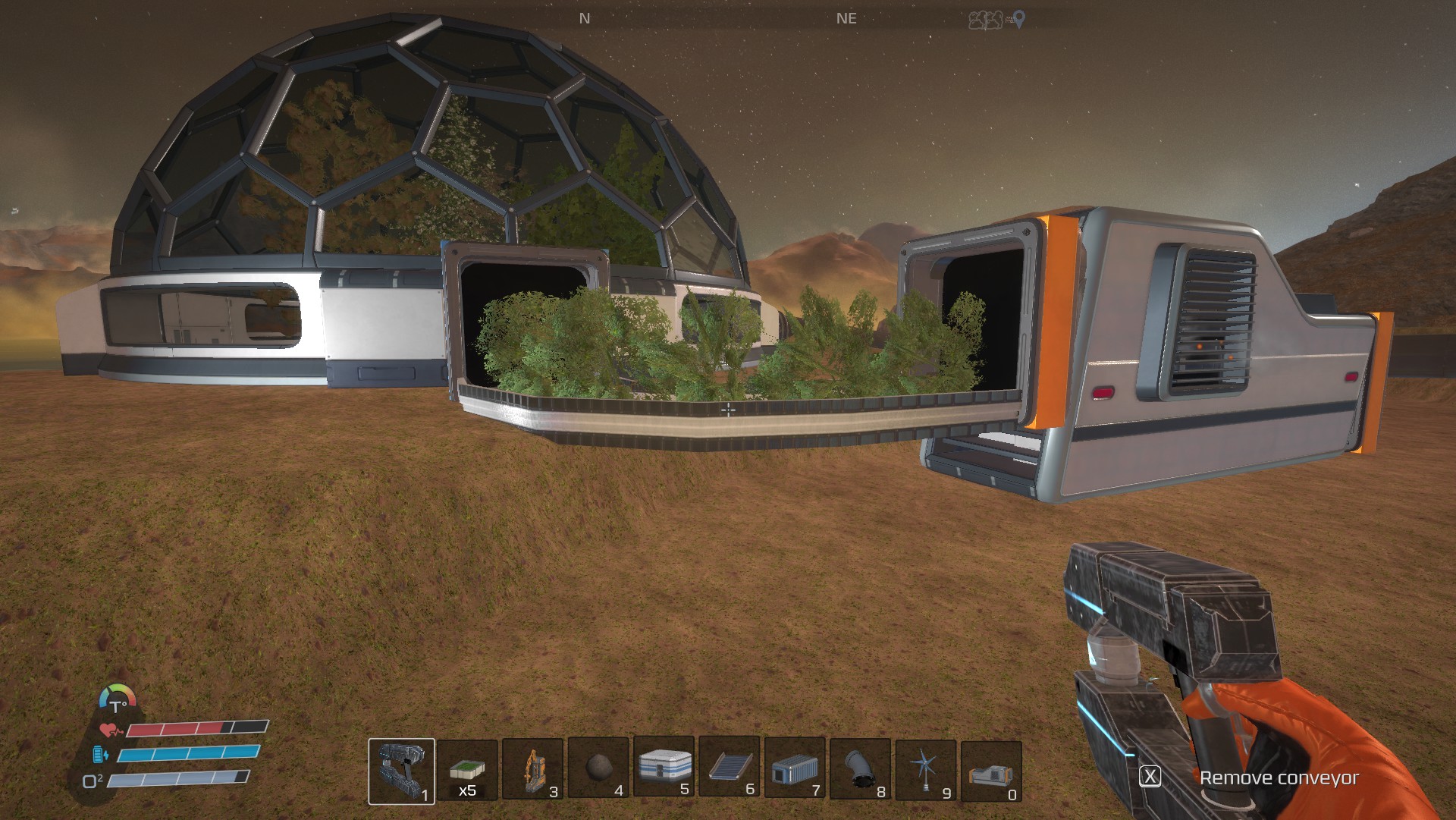Select the orange drill rig in slot 3
Viewport: 1456px width, 820px height.
click(x=532, y=770)
